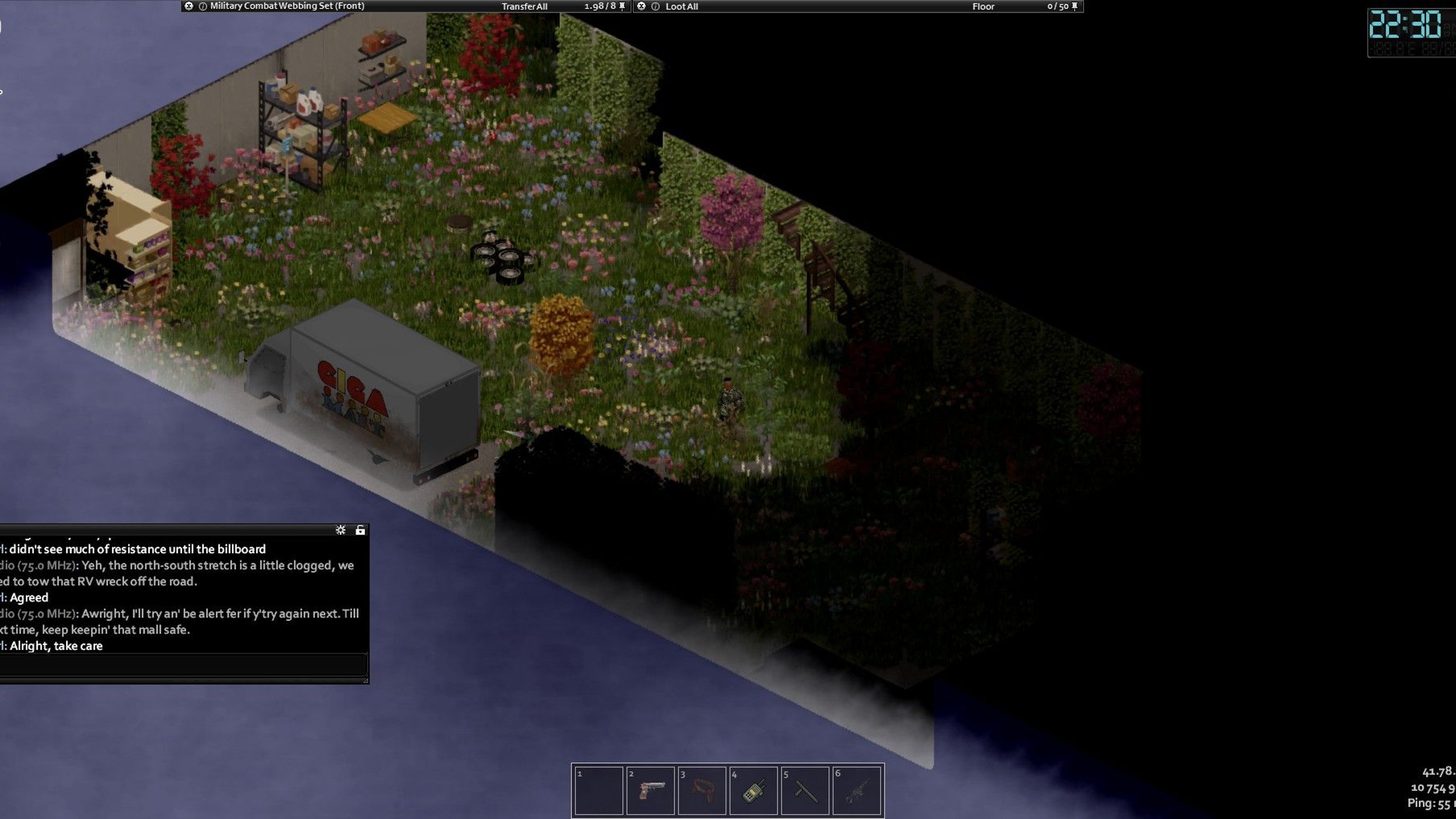The height and width of the screenshot is (819, 1456).
Task: Open chat settings with the gear icon
Action: pyautogui.click(x=340, y=529)
